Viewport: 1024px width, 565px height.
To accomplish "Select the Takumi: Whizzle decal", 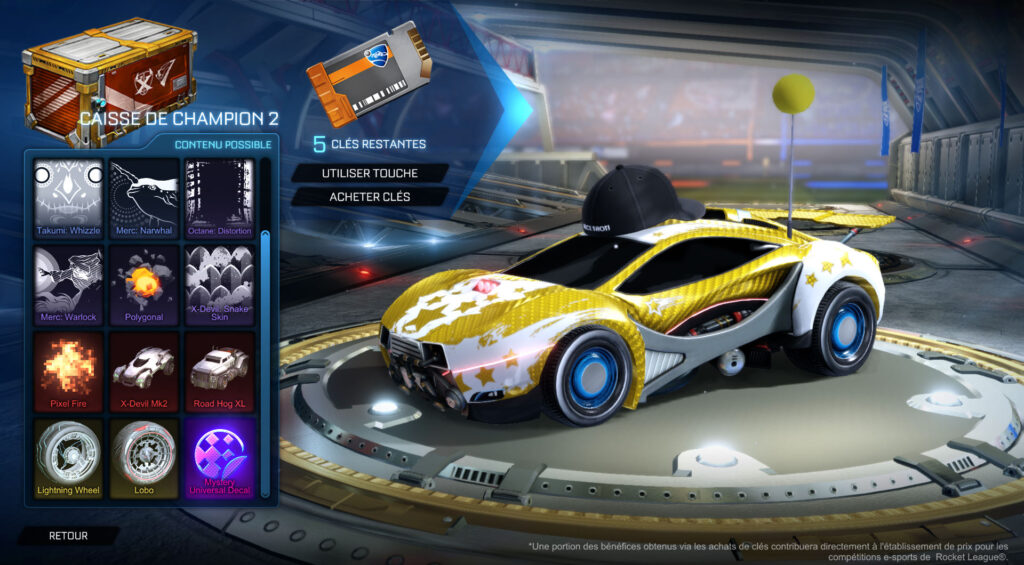I will pyautogui.click(x=68, y=196).
